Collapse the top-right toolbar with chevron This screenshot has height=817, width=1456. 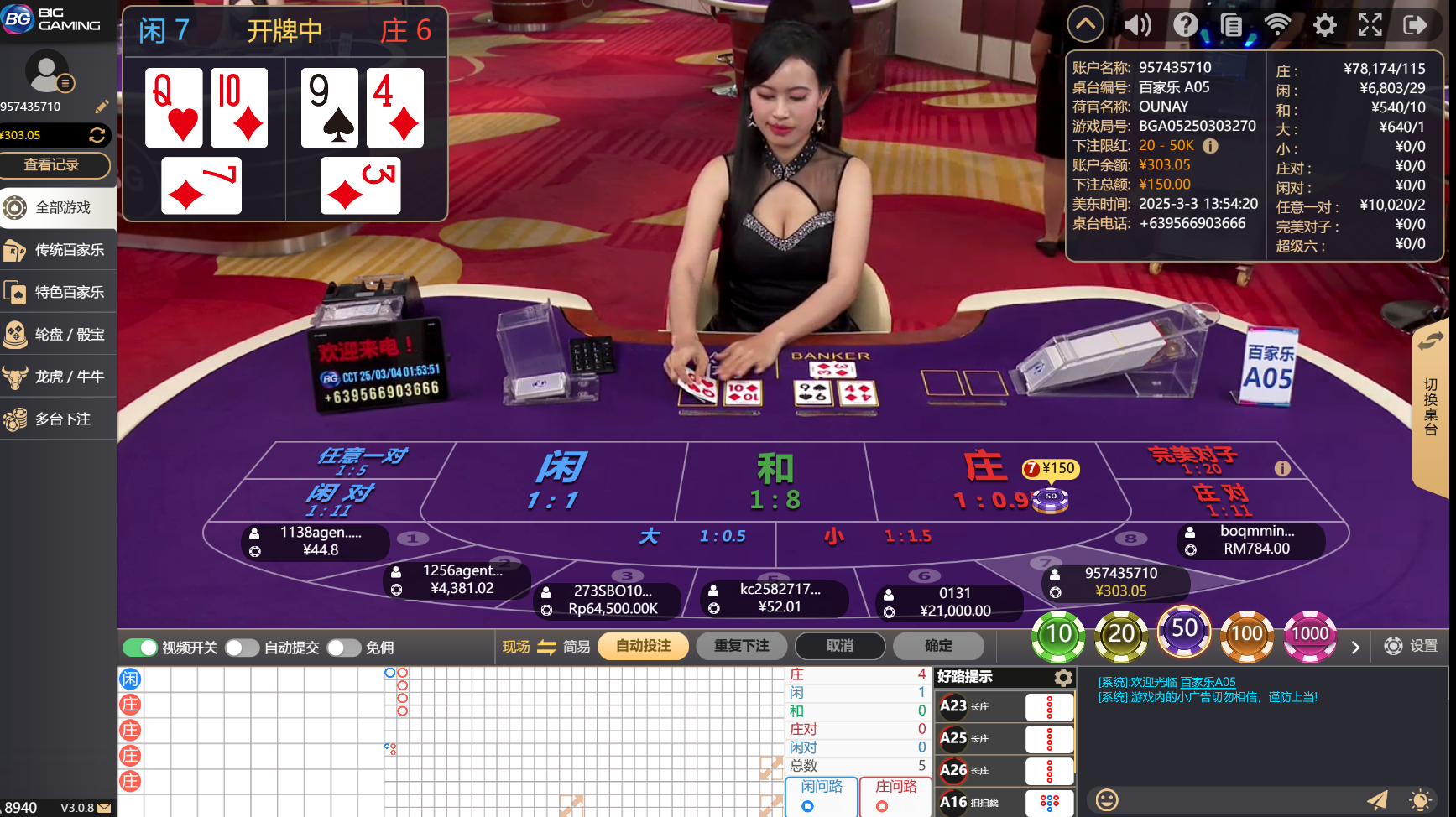tap(1085, 23)
